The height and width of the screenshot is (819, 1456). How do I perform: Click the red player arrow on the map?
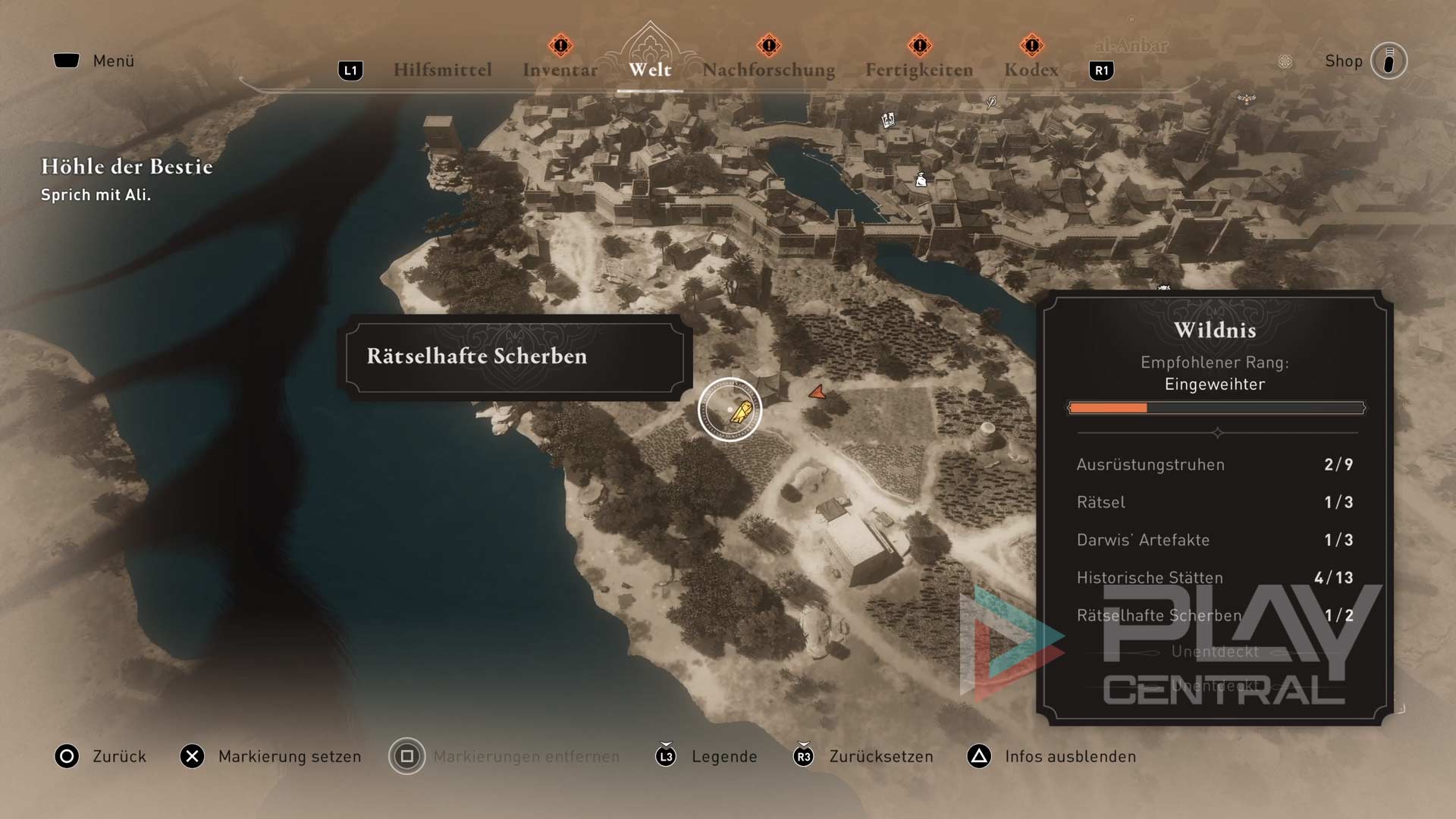(x=817, y=392)
